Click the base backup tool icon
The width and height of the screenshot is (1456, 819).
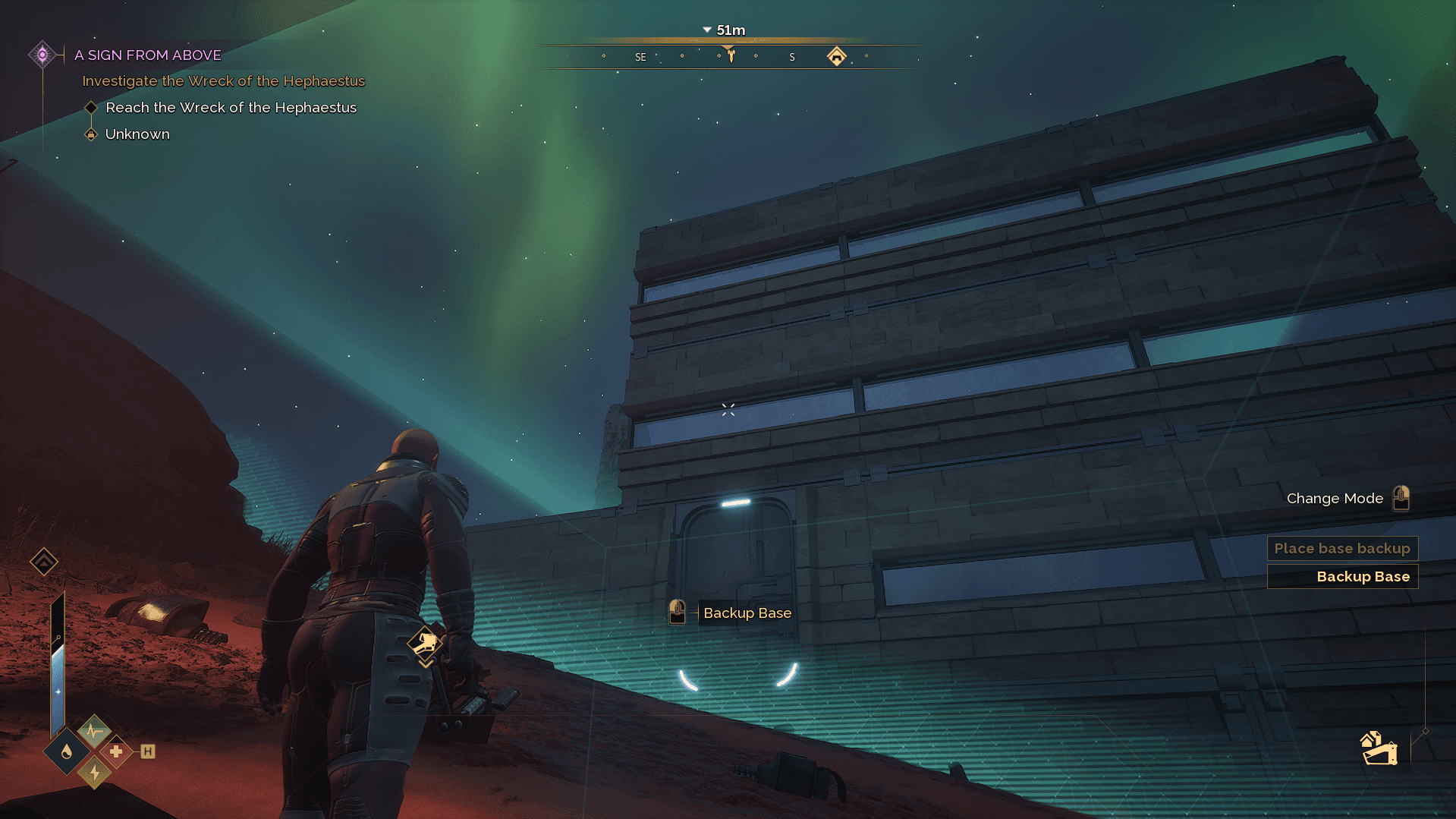(1379, 748)
